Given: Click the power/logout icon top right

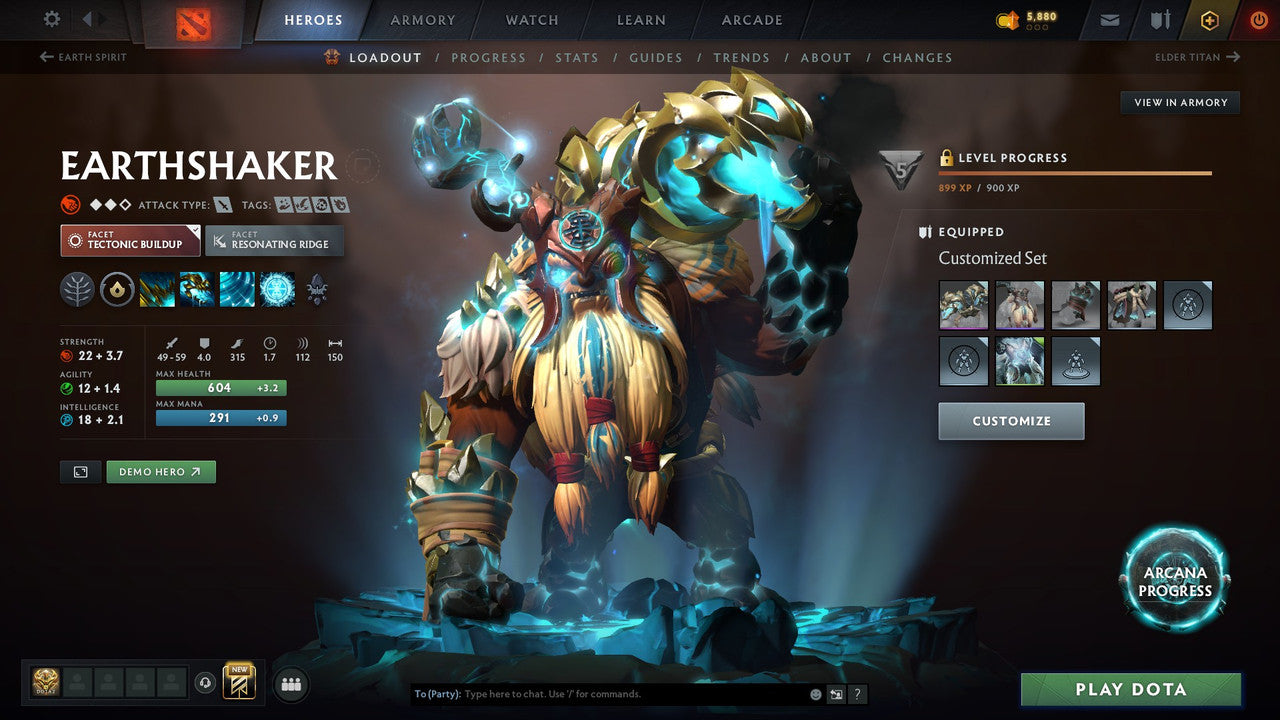Looking at the screenshot, I should (x=1258, y=19).
